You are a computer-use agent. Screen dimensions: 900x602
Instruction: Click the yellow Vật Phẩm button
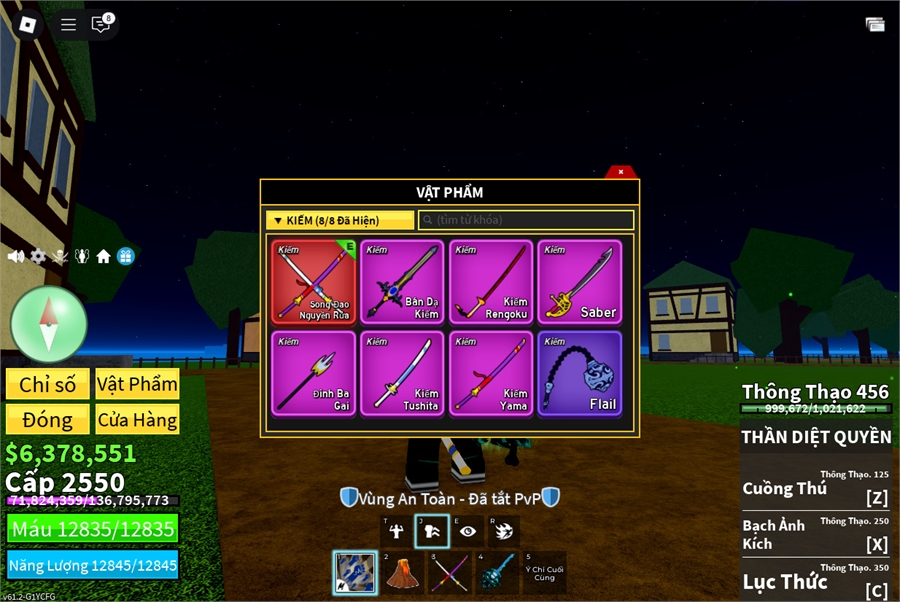pos(137,385)
